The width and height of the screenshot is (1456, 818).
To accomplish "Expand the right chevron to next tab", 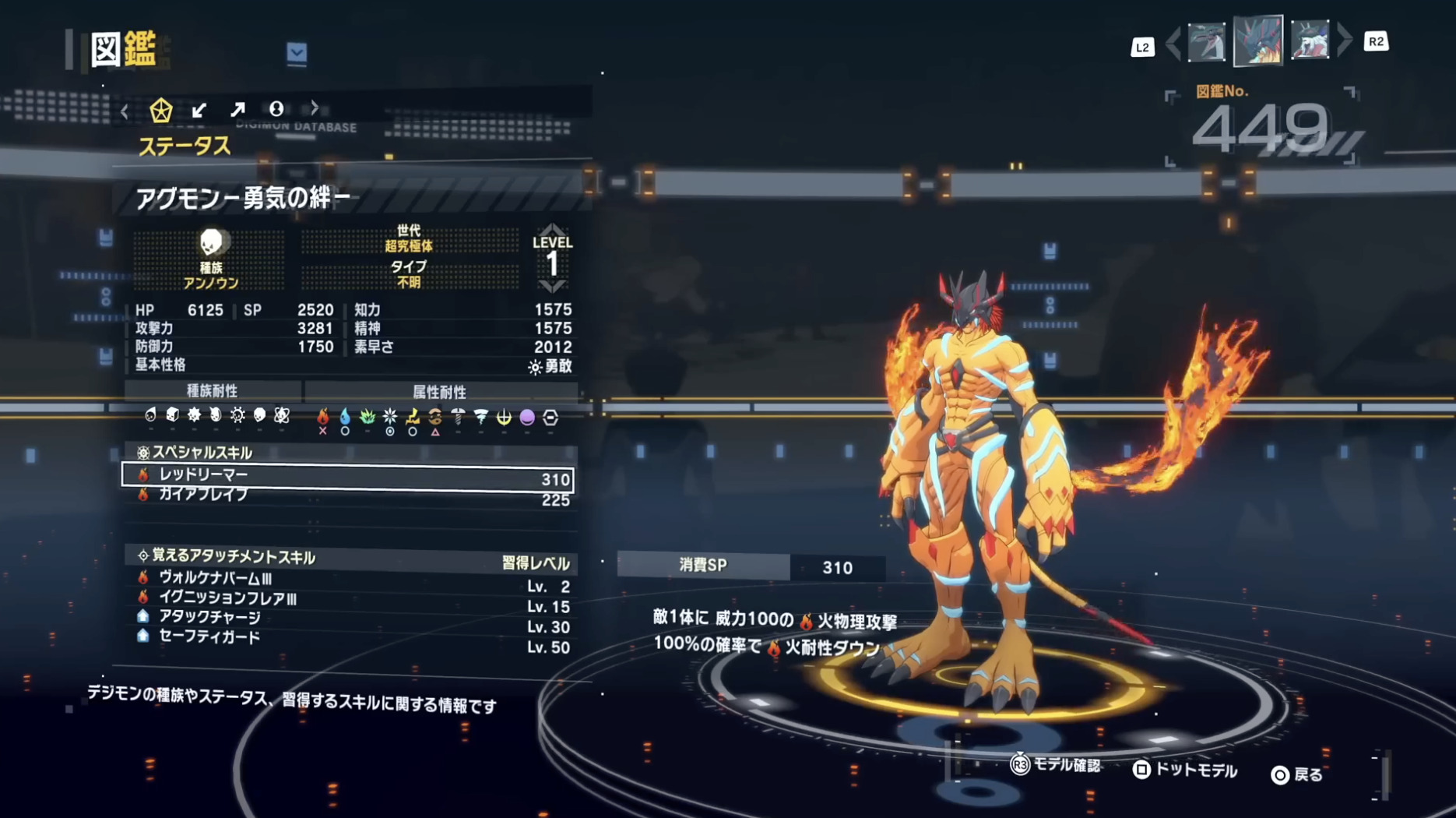I will (315, 110).
